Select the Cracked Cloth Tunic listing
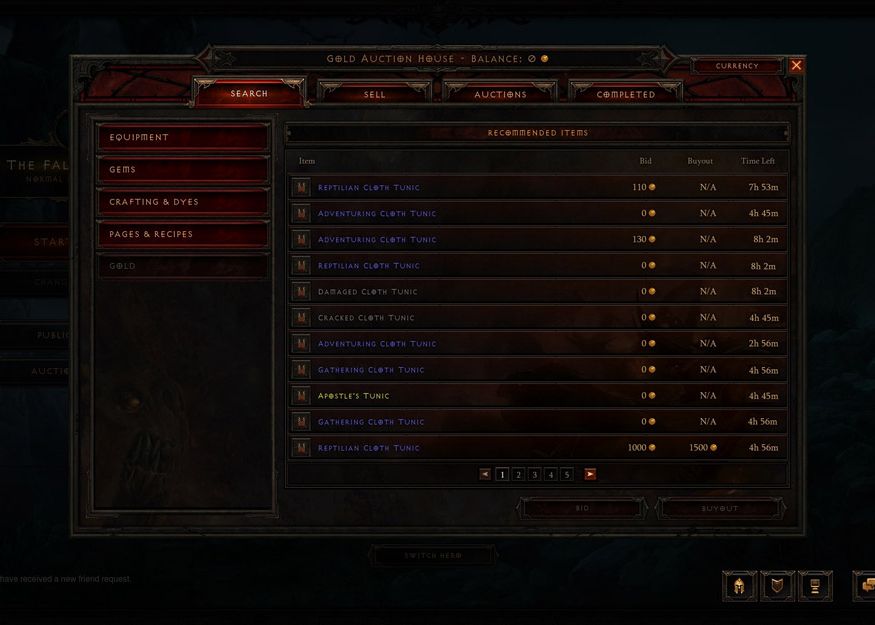The width and height of the screenshot is (875, 625). coord(366,318)
